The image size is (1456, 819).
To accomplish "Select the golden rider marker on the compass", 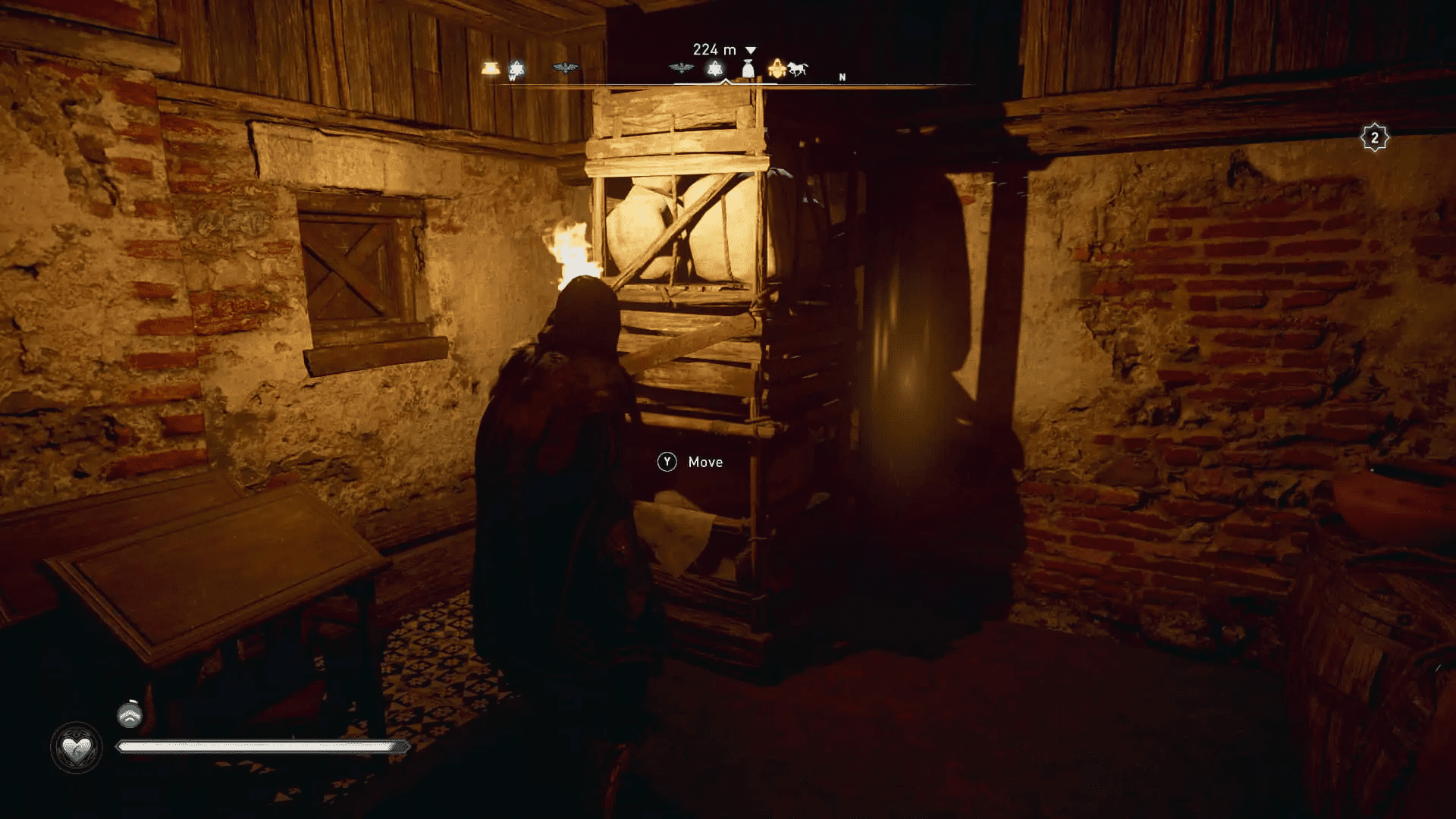I will click(x=775, y=67).
